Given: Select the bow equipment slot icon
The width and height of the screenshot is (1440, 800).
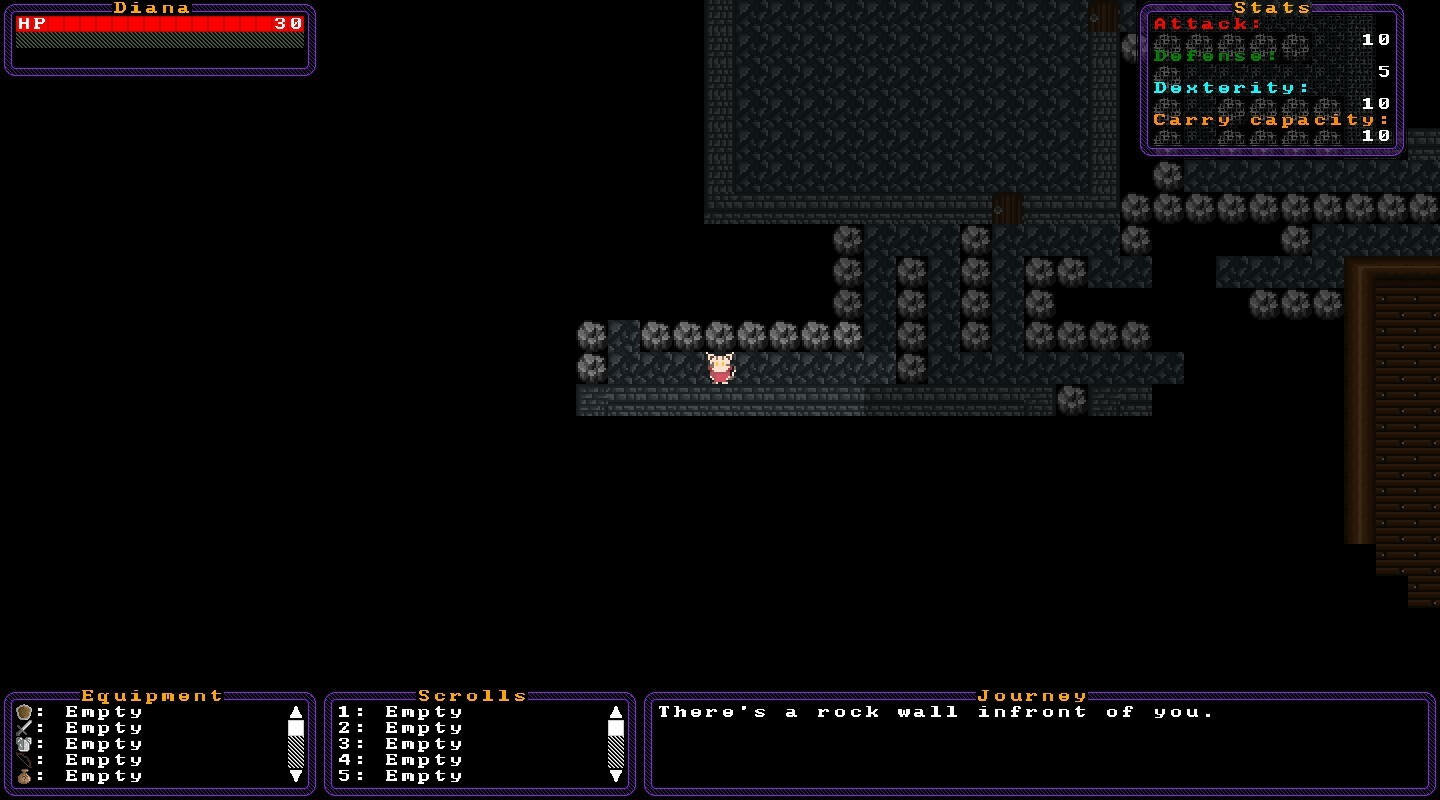Looking at the screenshot, I should (23, 760).
